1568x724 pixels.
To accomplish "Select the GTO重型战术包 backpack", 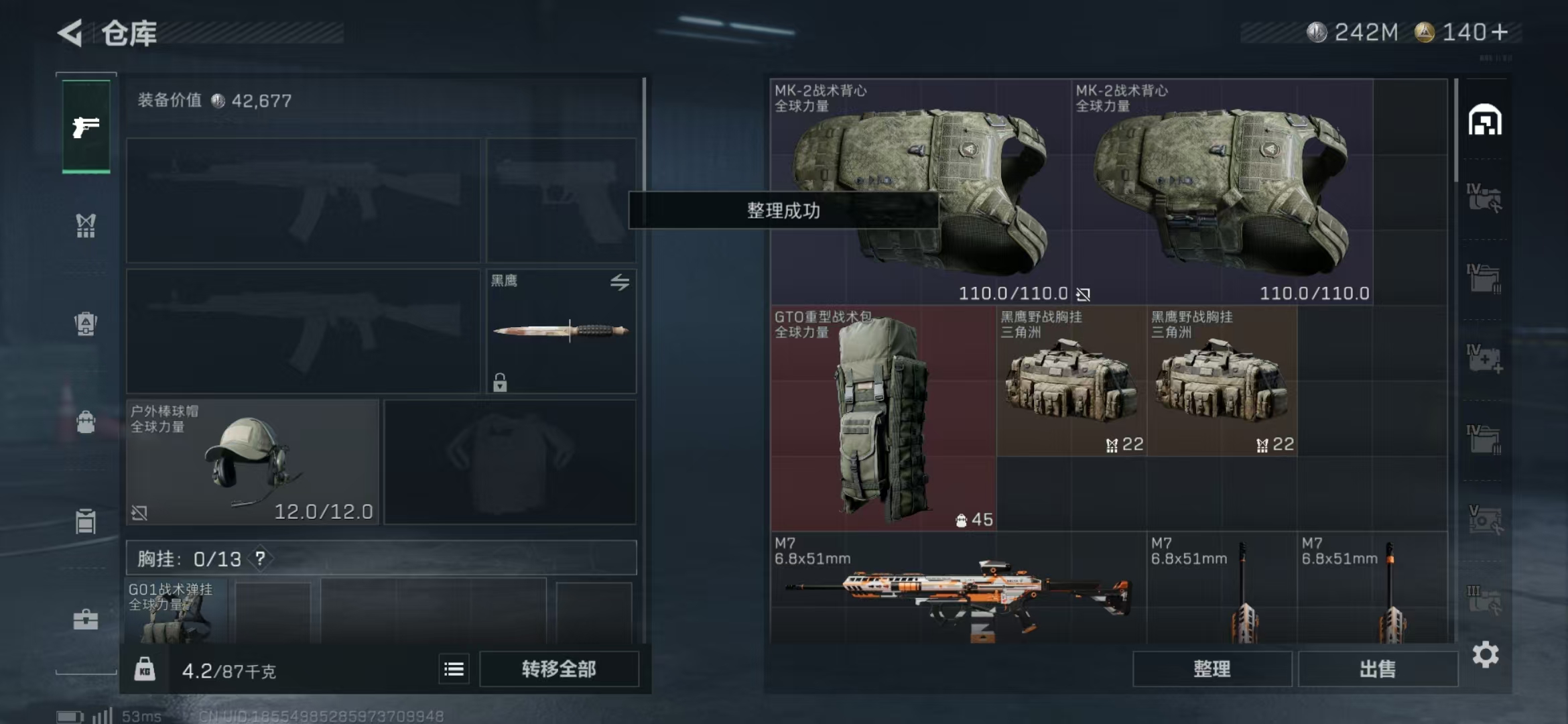I will 883,418.
